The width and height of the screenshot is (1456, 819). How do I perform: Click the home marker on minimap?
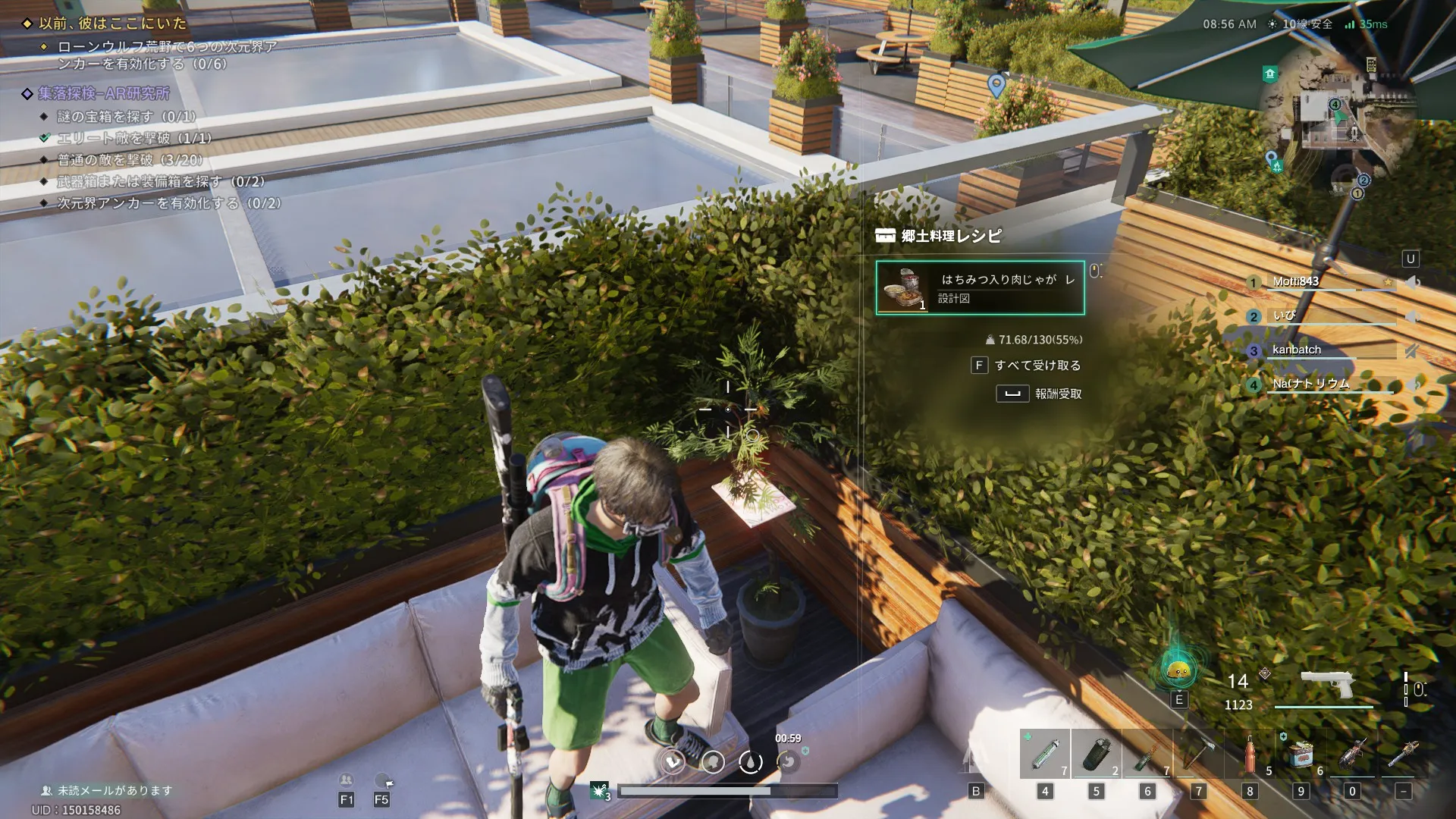pyautogui.click(x=1270, y=74)
